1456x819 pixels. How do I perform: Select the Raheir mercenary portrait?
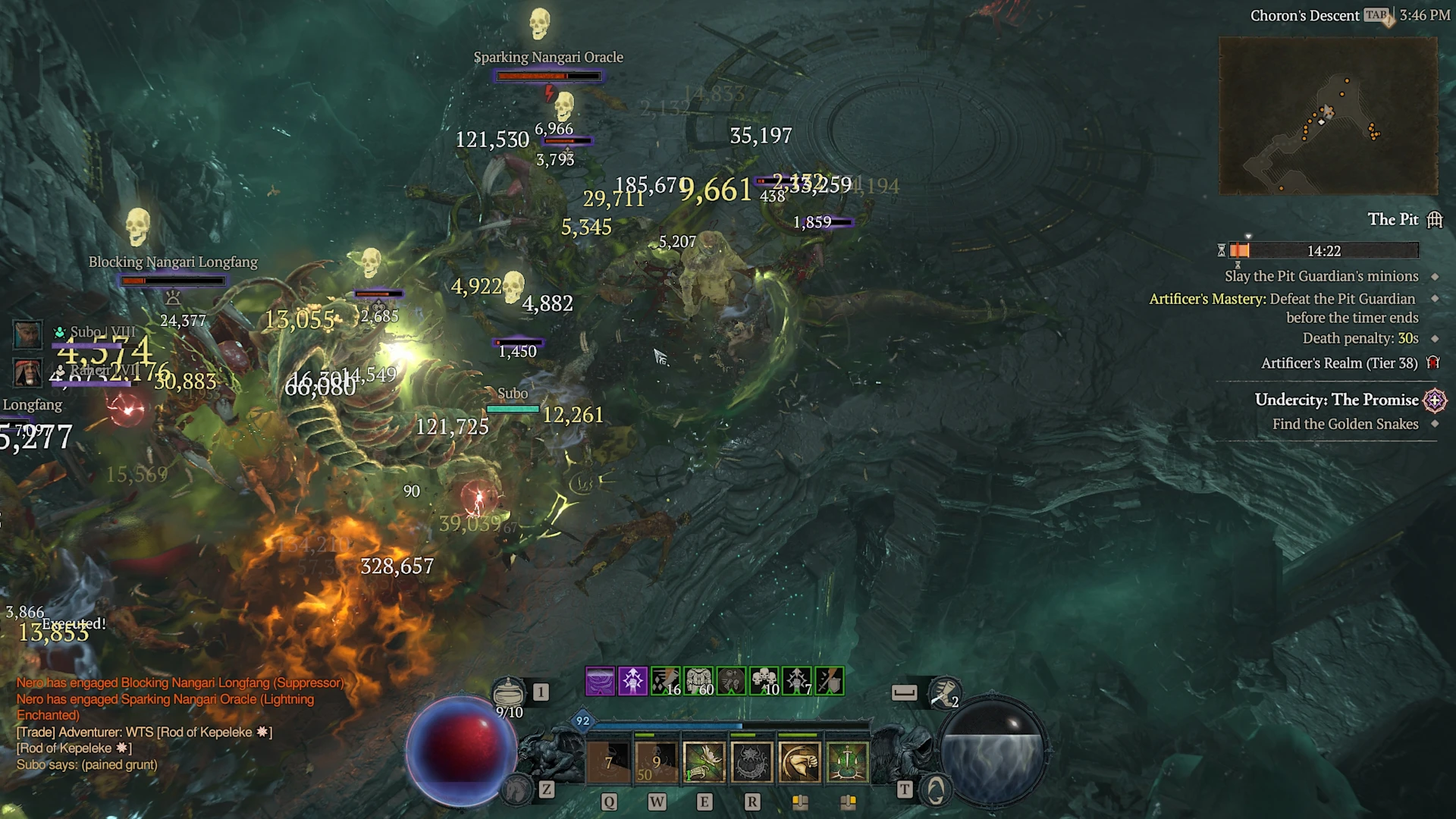27,372
